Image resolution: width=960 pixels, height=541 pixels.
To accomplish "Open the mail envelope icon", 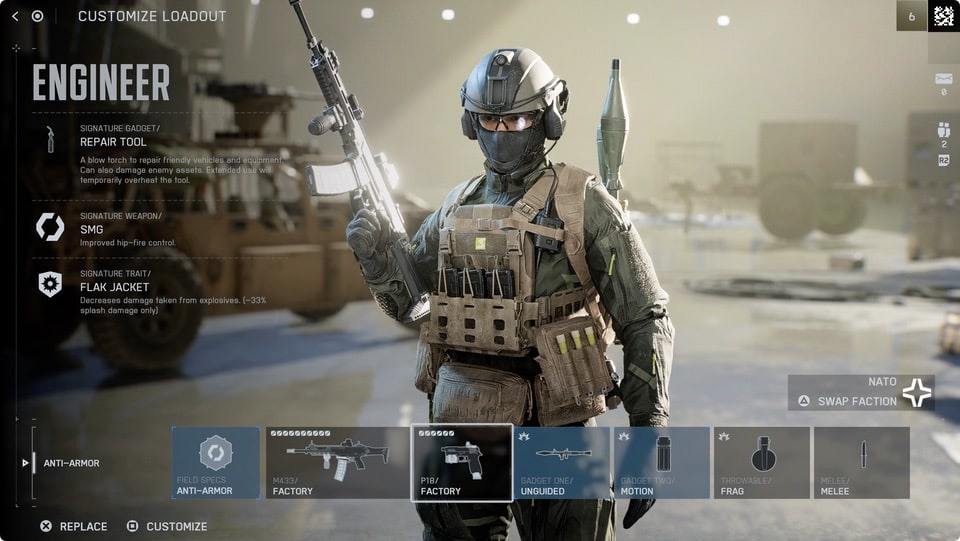I will click(943, 79).
